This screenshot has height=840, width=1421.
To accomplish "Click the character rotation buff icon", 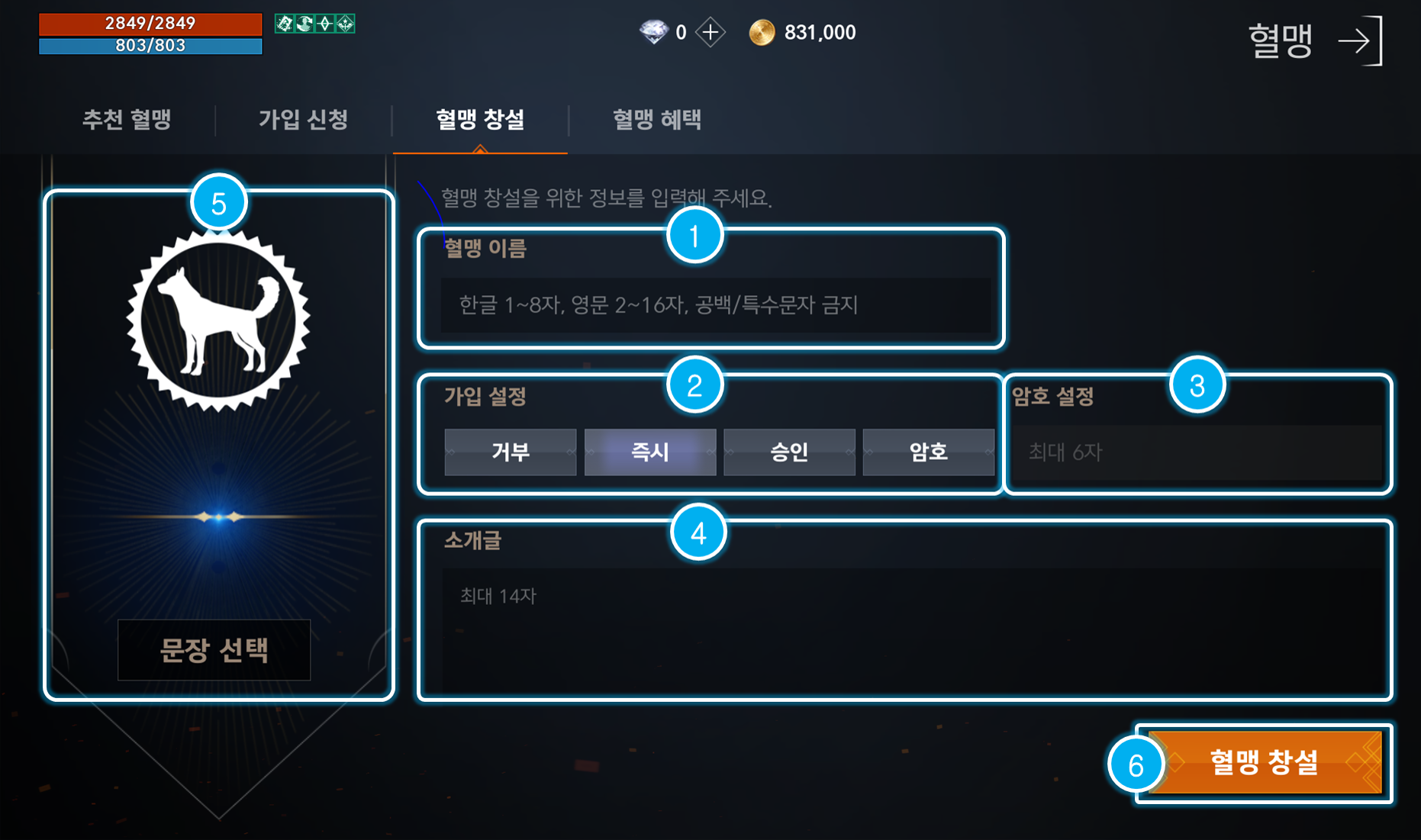I will (304, 24).
